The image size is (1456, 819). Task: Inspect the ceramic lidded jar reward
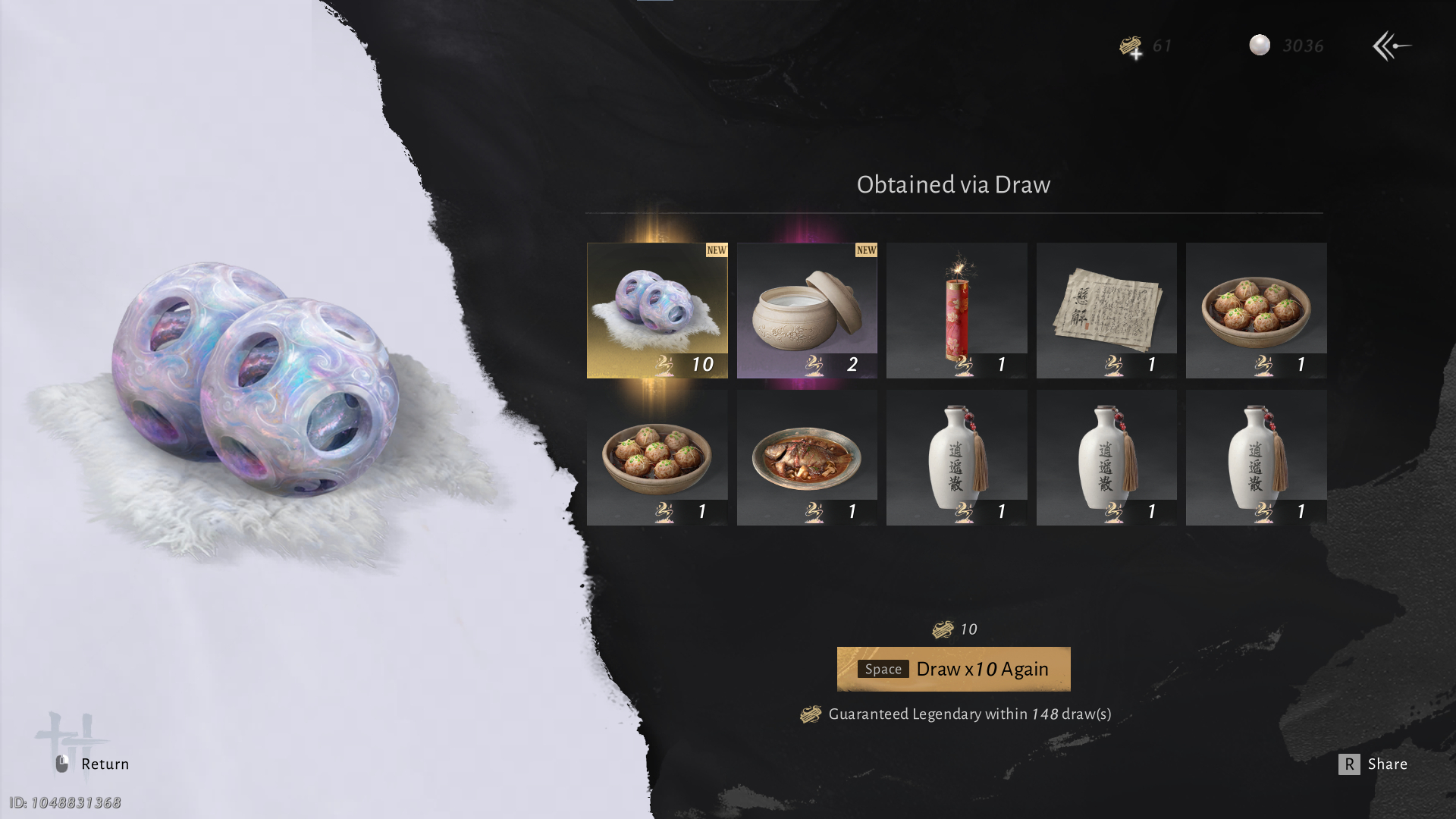click(x=807, y=310)
